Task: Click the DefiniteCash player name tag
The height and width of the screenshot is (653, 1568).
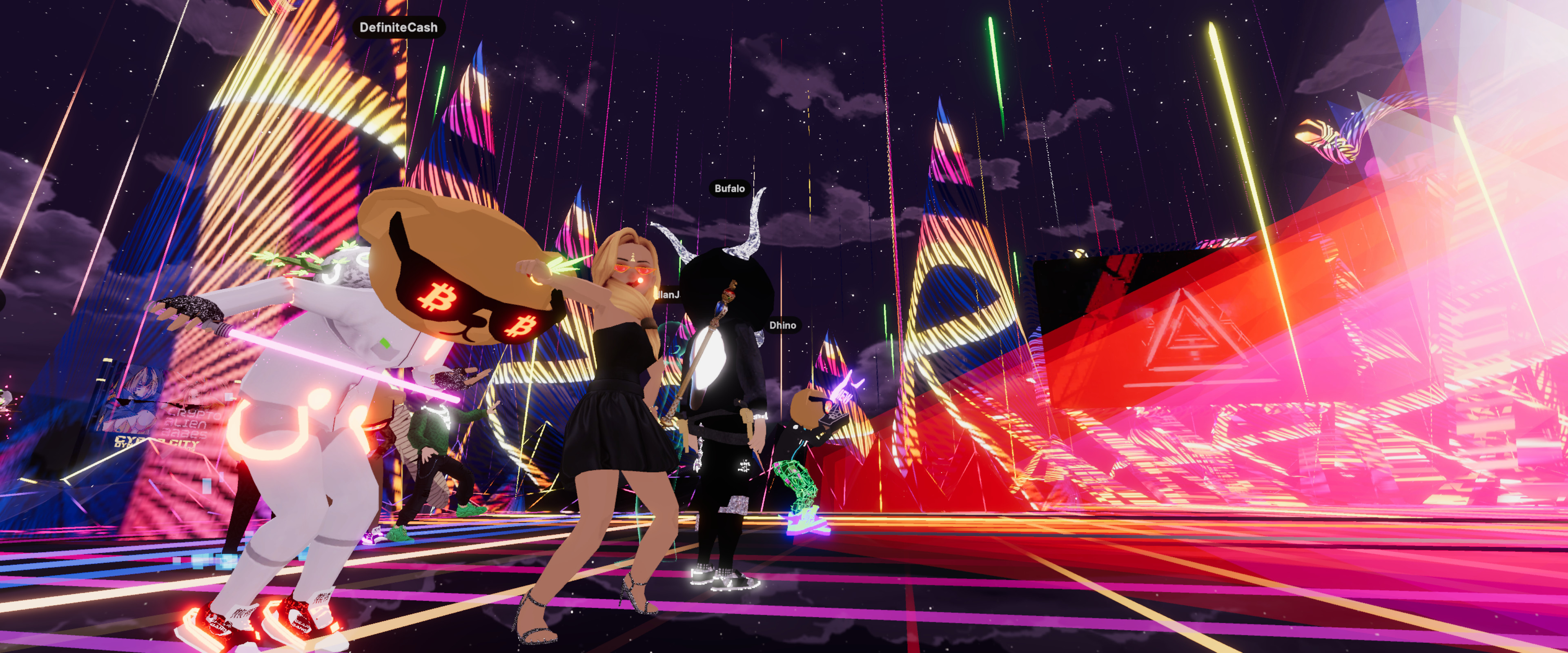Action: pyautogui.click(x=398, y=27)
